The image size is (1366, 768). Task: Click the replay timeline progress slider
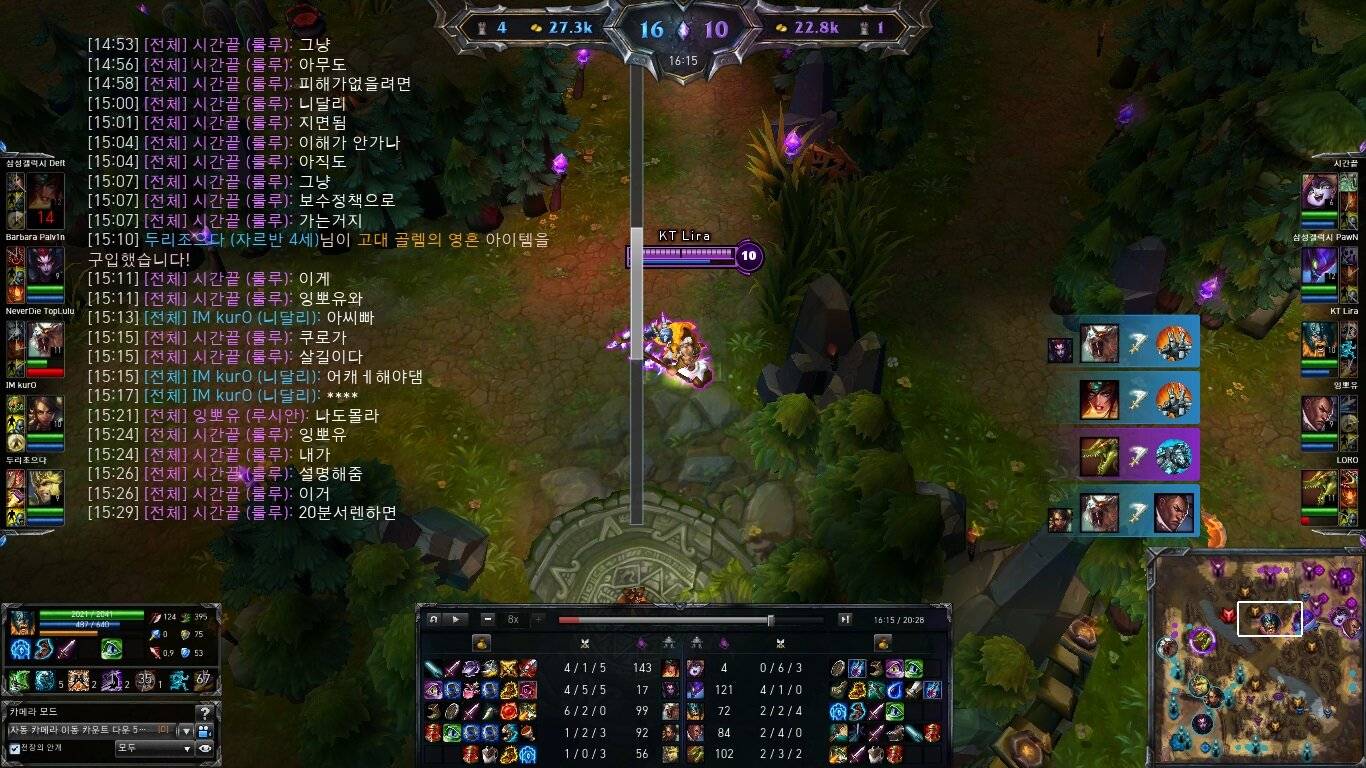click(x=771, y=620)
